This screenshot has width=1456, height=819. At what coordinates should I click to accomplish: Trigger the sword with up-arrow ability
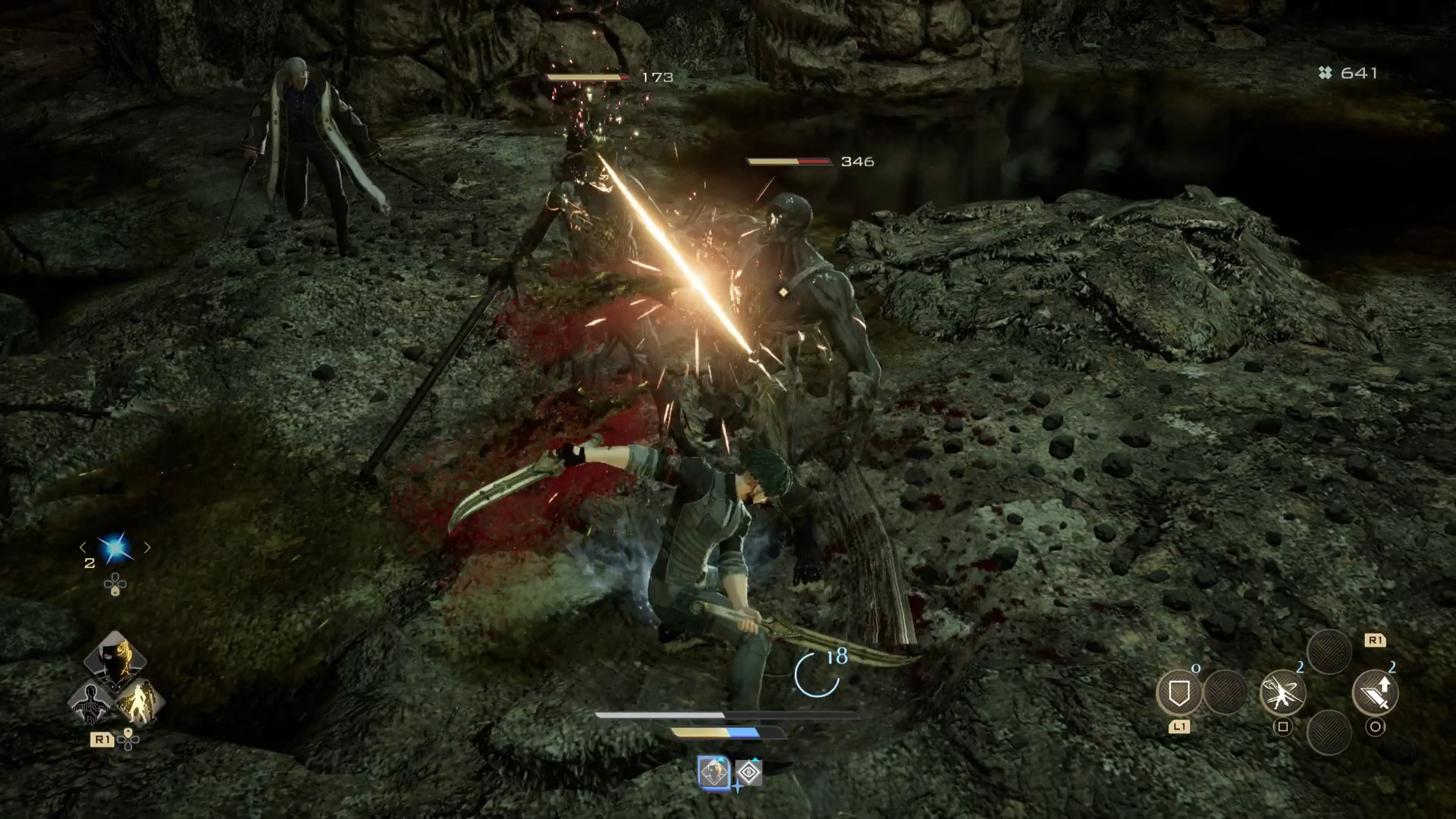pos(1375,693)
